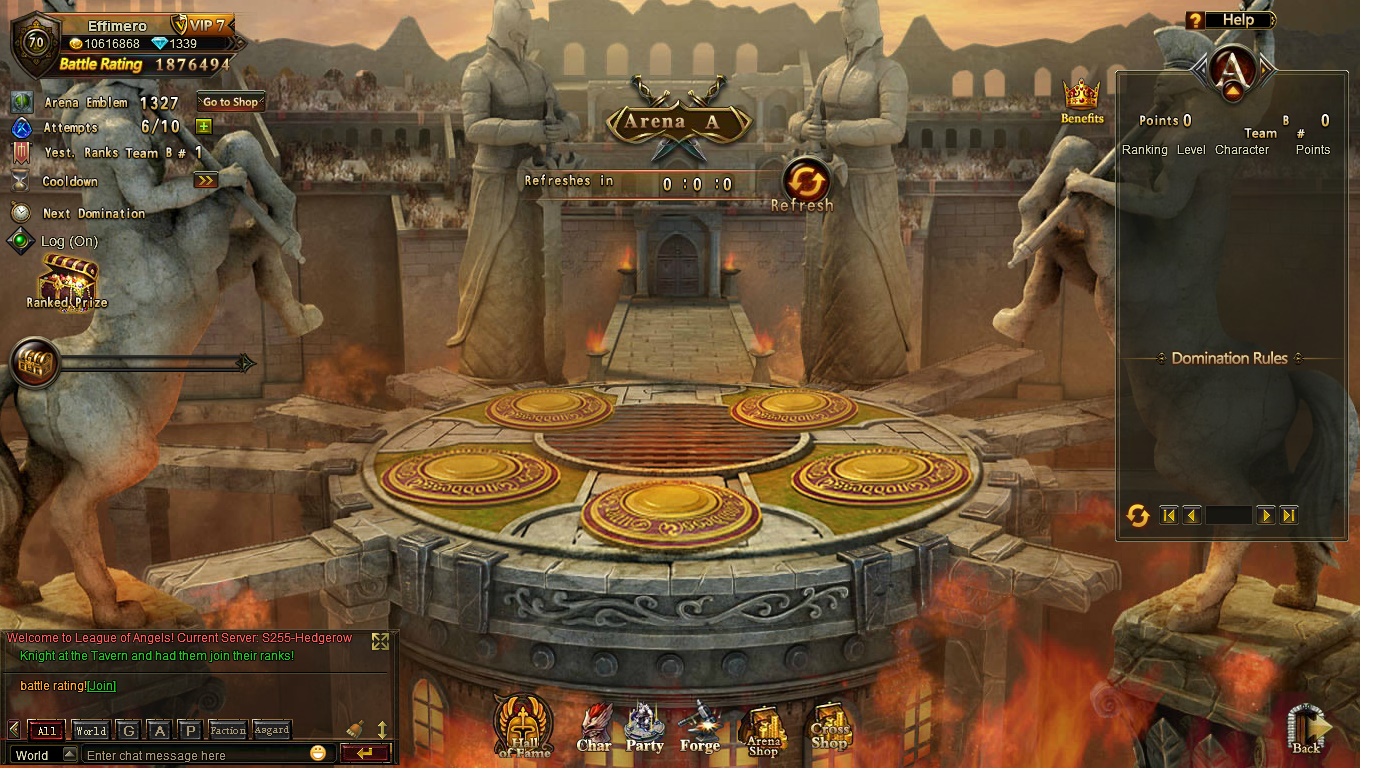This screenshot has height=774, width=1386.
Task: Open the Ranked Prize chest
Action: 67,282
